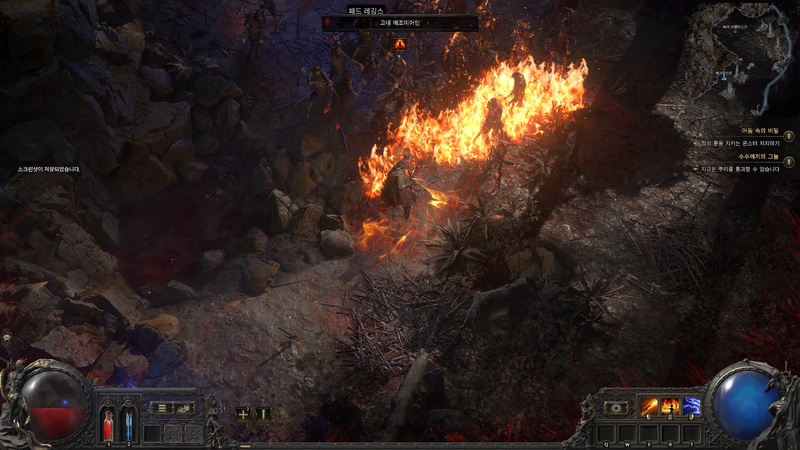Activate the blue lightning skill icon
Image resolution: width=800 pixels, height=450 pixels.
coord(692,407)
